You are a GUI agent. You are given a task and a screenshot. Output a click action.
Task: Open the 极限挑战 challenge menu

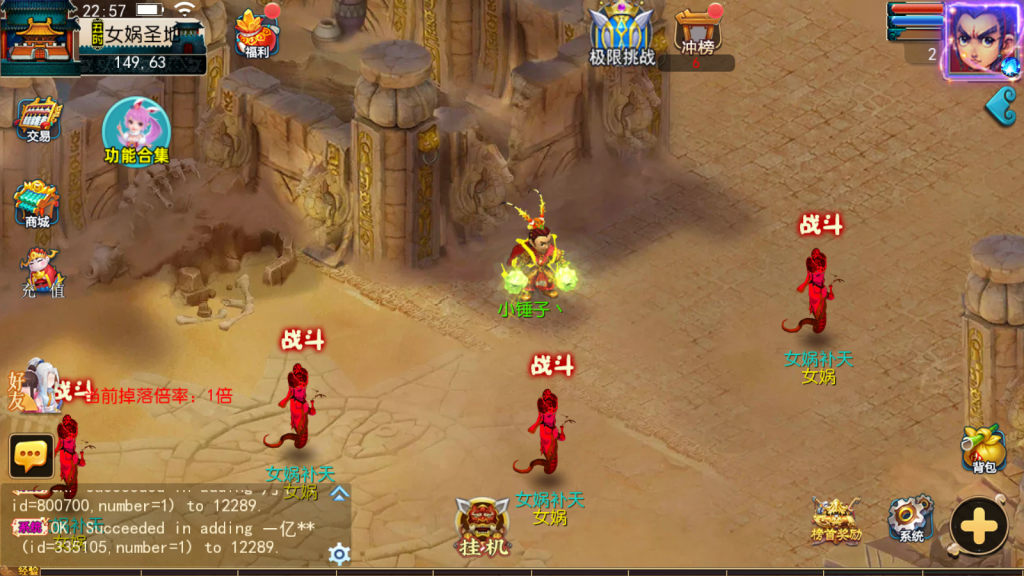point(621,34)
